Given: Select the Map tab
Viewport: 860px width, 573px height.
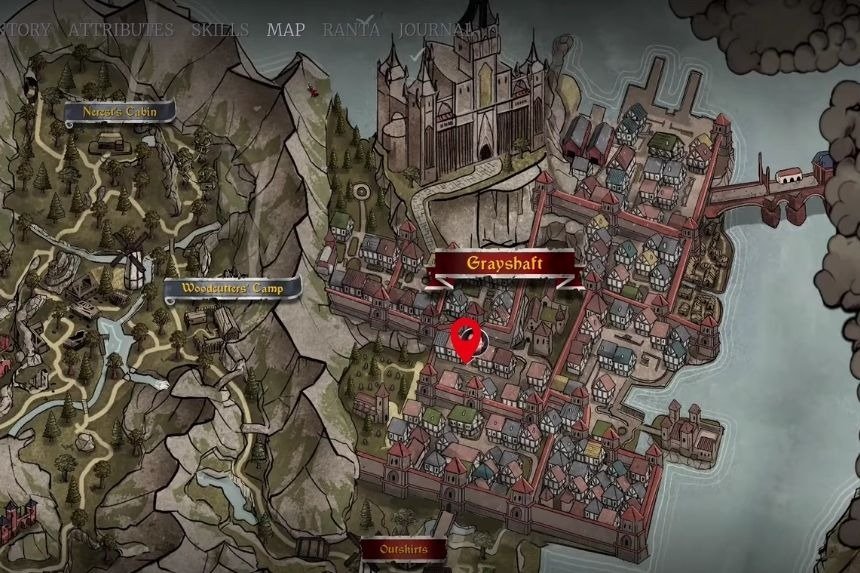Looking at the screenshot, I should click(x=286, y=29).
